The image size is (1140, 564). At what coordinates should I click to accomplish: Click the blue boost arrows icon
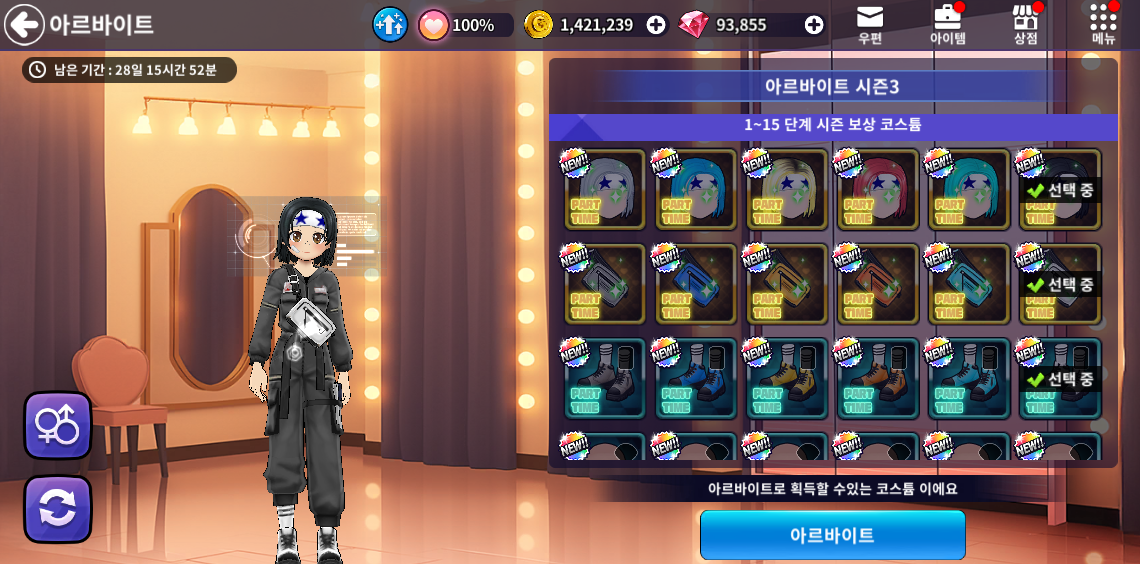click(x=390, y=25)
